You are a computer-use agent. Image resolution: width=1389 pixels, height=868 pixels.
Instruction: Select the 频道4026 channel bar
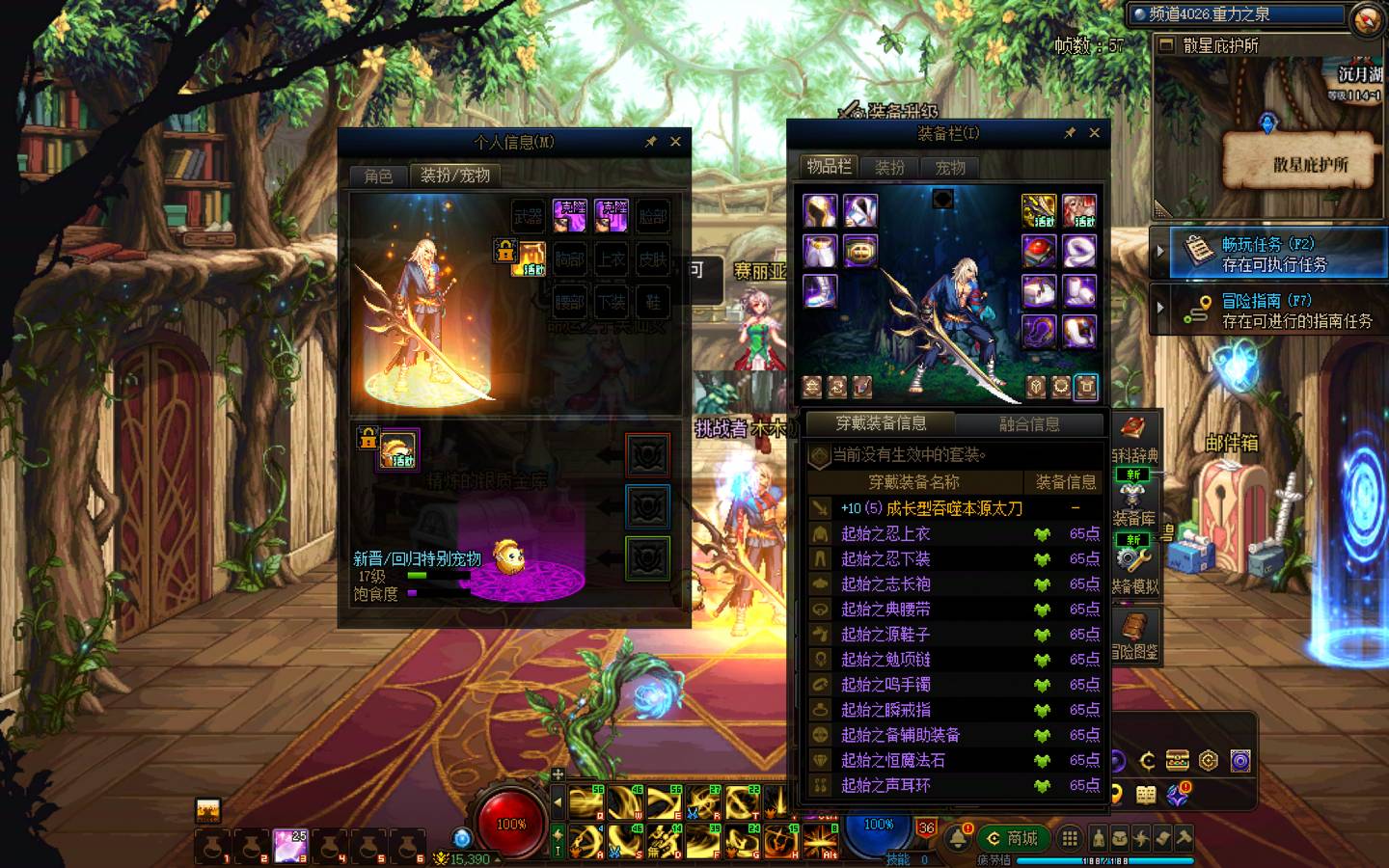pyautogui.click(x=1239, y=14)
